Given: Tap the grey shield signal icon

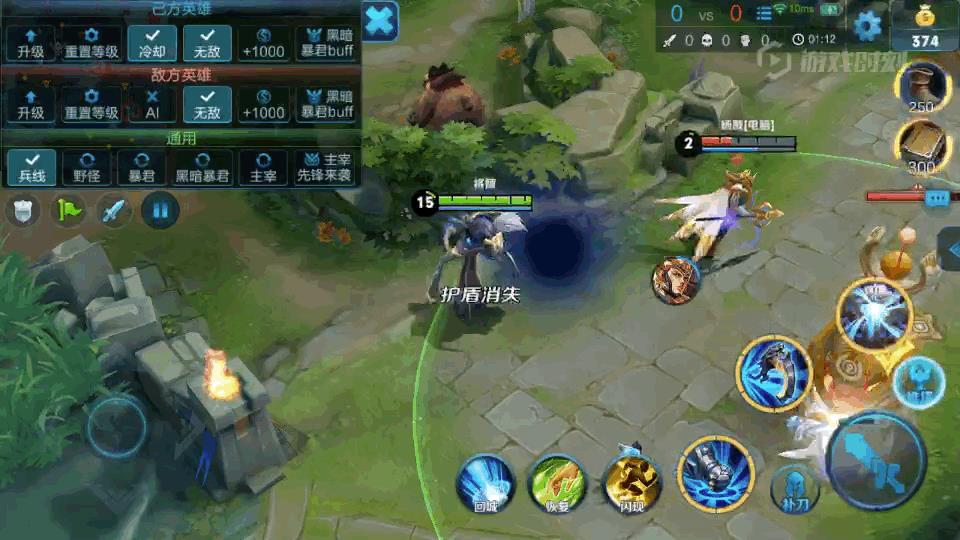Looking at the screenshot, I should tap(24, 211).
